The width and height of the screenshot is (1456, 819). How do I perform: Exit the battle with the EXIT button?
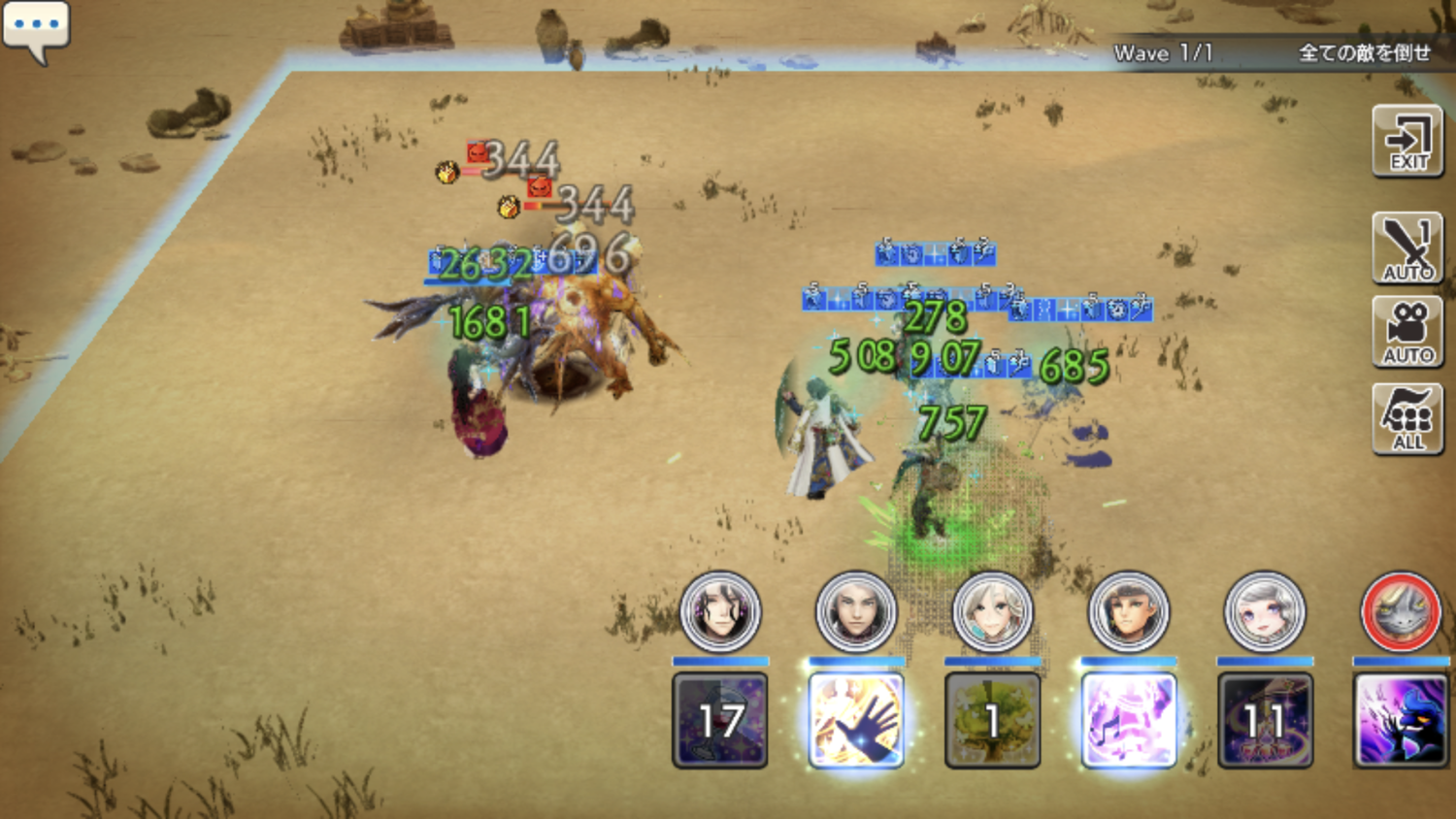point(1407,142)
